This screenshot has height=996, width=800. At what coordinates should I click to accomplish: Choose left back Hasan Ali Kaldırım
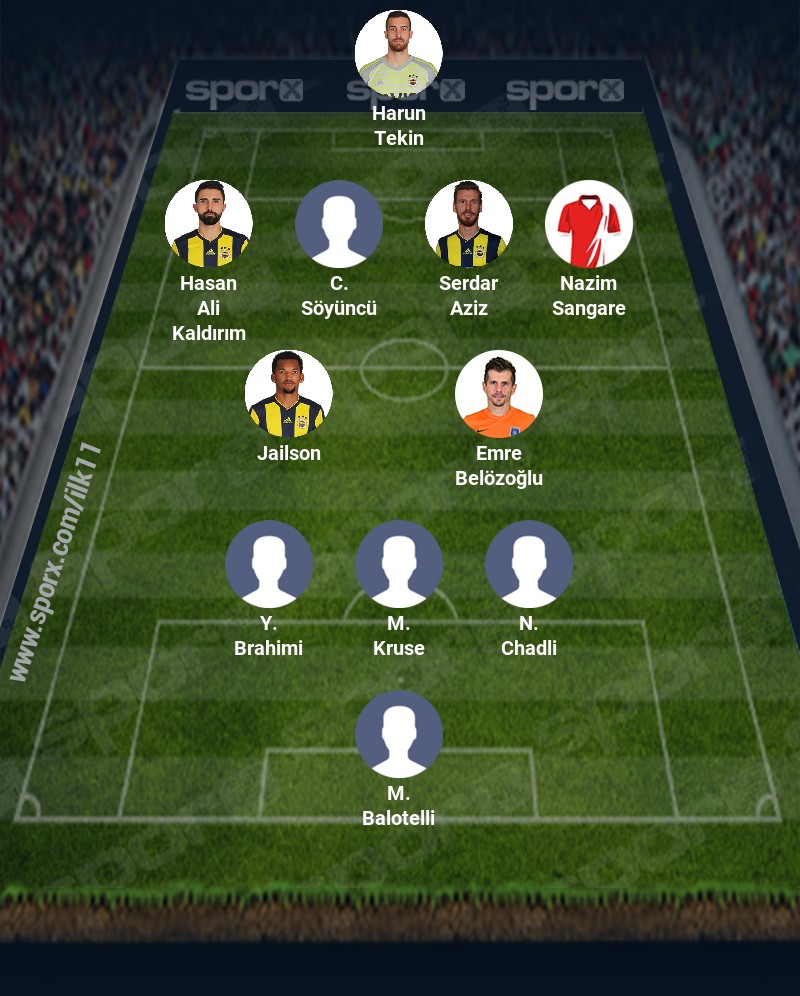point(209,224)
